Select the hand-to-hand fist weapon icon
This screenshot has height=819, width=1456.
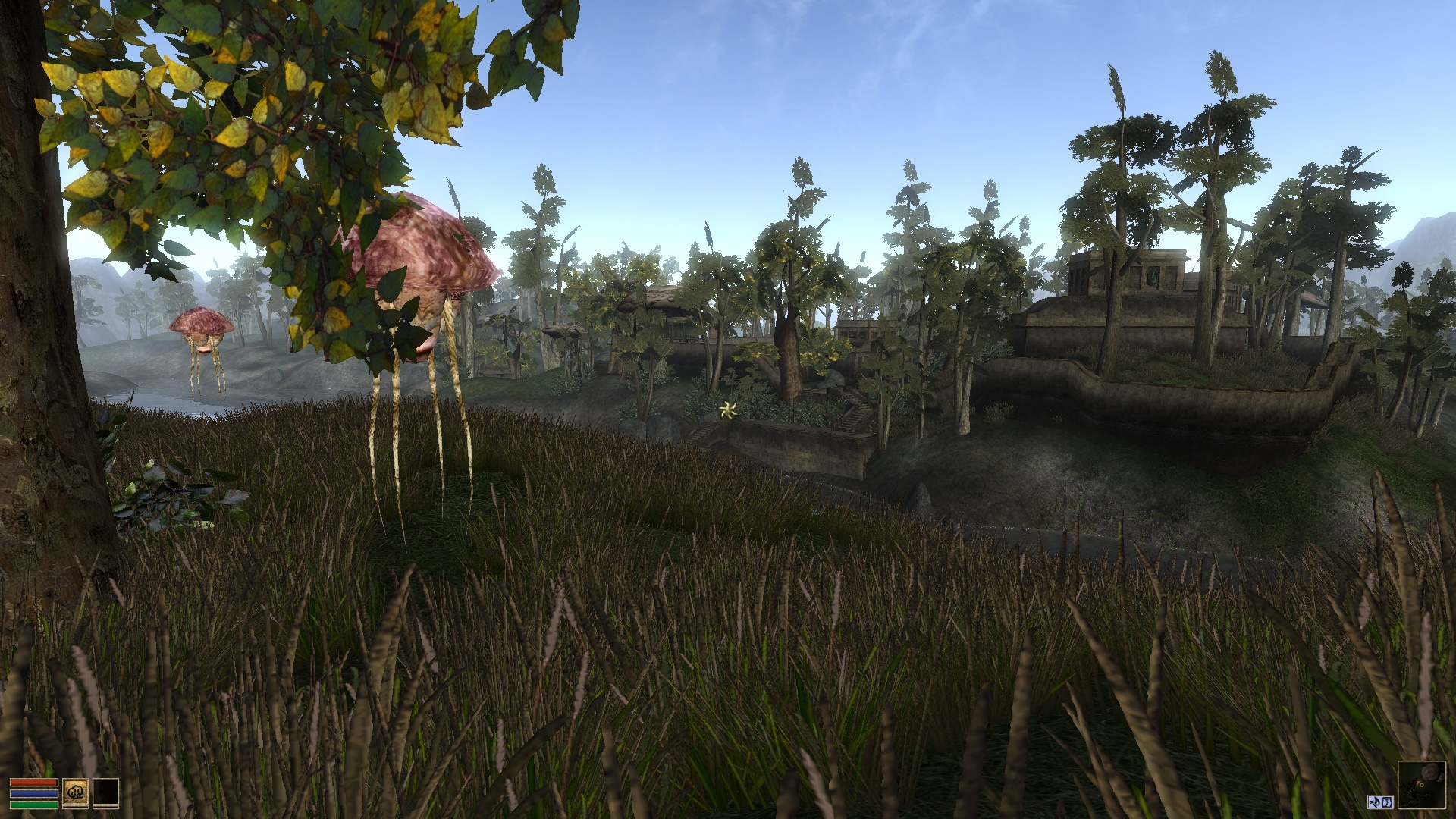[75, 792]
